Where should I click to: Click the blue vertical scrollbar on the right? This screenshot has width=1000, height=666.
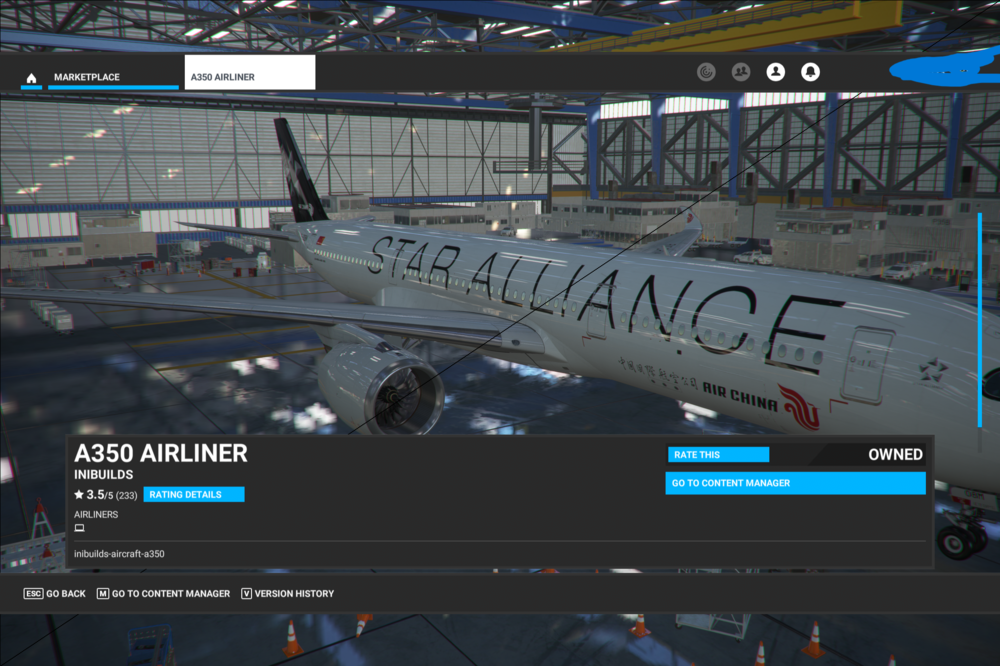[x=980, y=320]
